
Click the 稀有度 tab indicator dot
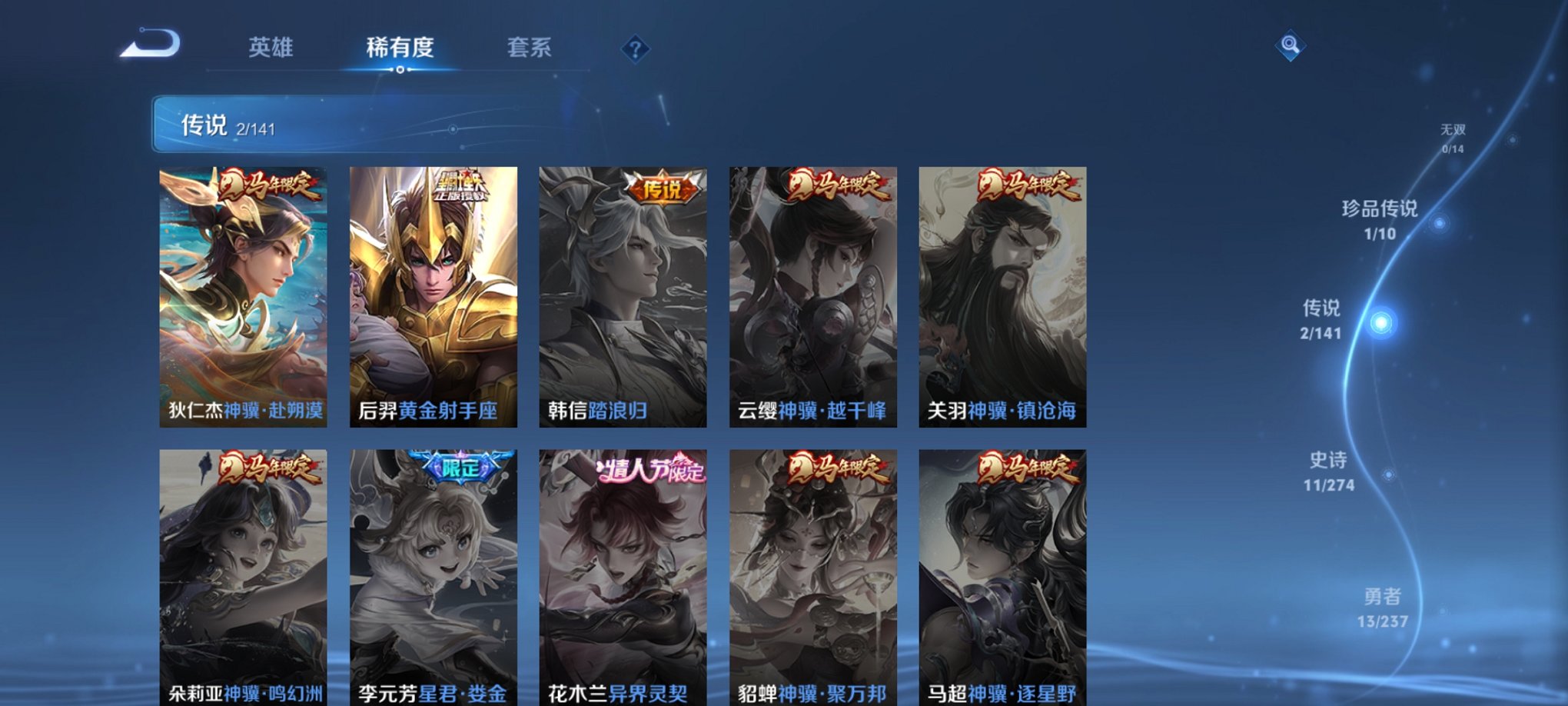402,69
